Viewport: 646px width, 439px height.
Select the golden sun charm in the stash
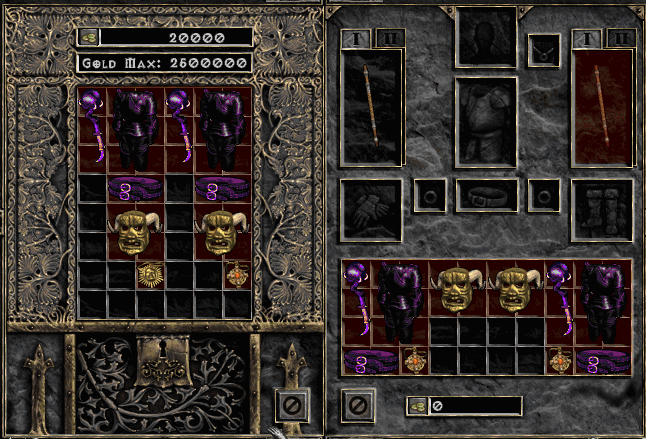pos(151,275)
